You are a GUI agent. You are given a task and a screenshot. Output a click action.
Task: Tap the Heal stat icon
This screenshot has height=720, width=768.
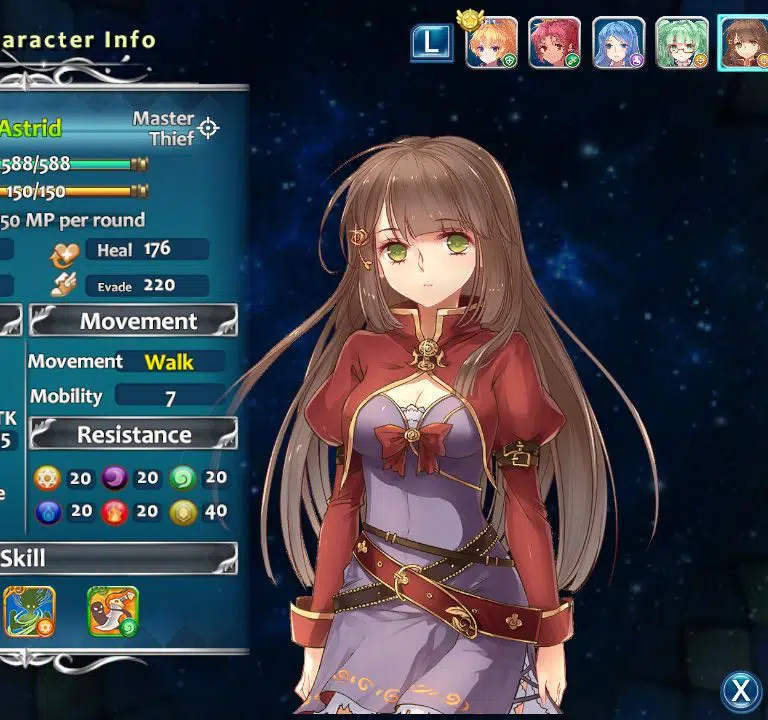pyautogui.click(x=64, y=251)
